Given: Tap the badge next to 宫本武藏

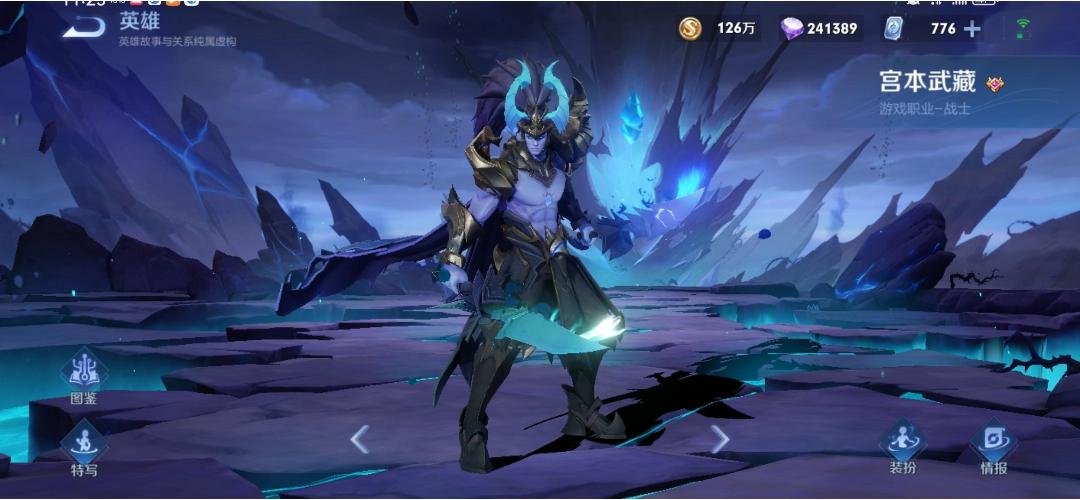Looking at the screenshot, I should click(995, 84).
